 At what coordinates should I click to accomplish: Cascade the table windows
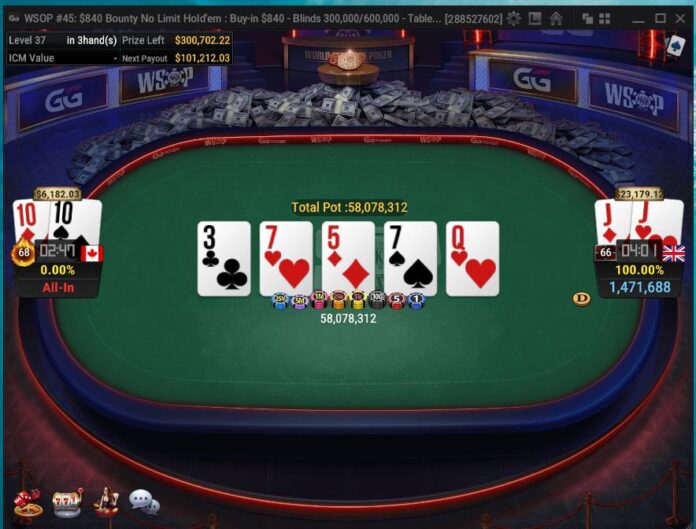click(587, 18)
